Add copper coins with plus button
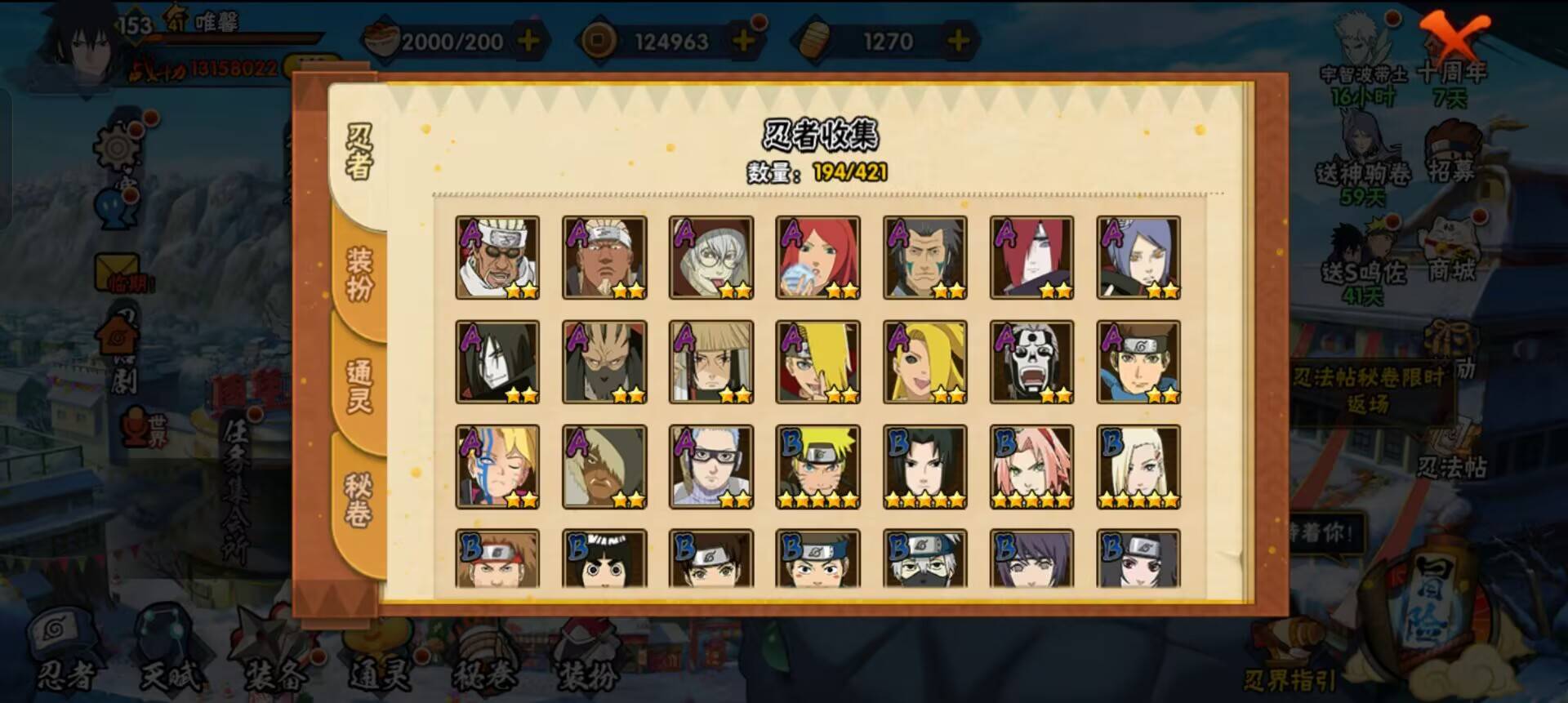The height and width of the screenshot is (703, 1568). [x=742, y=41]
